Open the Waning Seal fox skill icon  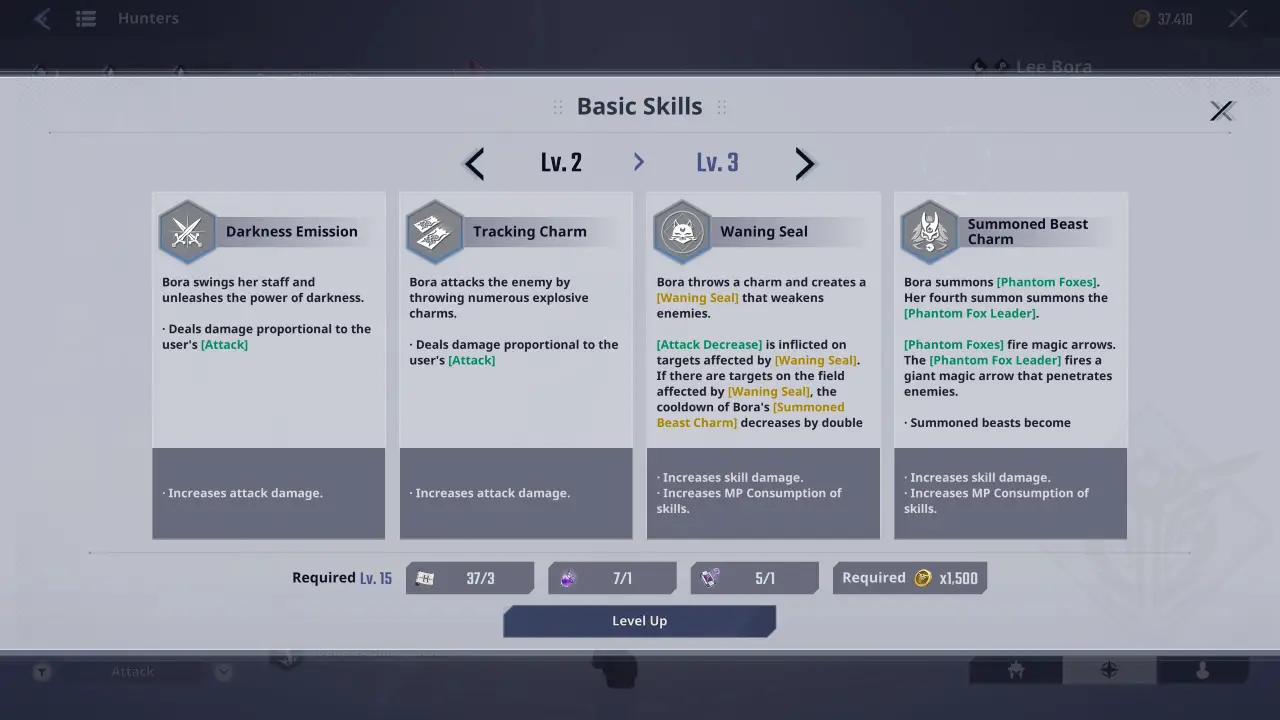(x=682, y=231)
